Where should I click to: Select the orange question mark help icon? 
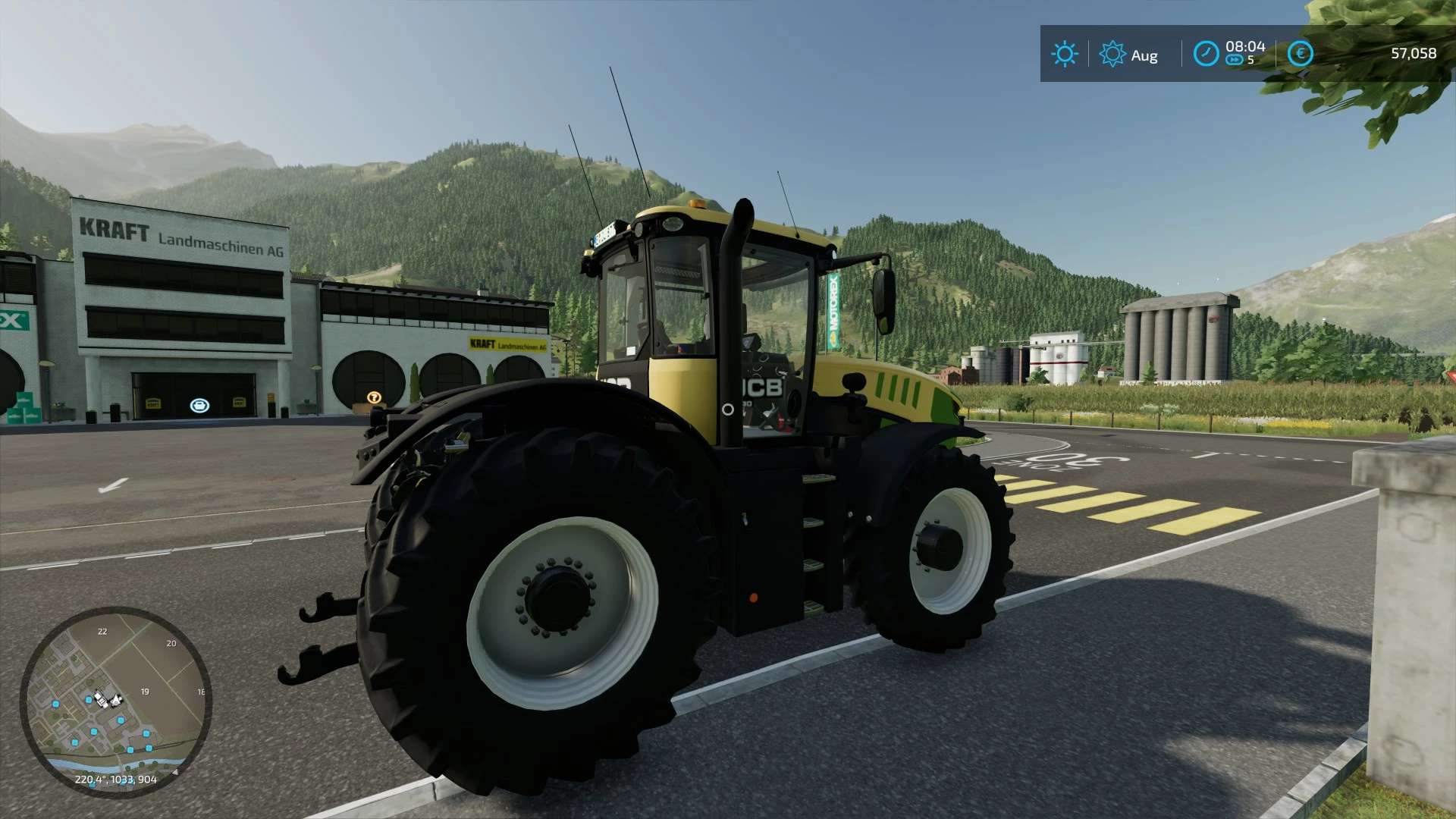[373, 395]
